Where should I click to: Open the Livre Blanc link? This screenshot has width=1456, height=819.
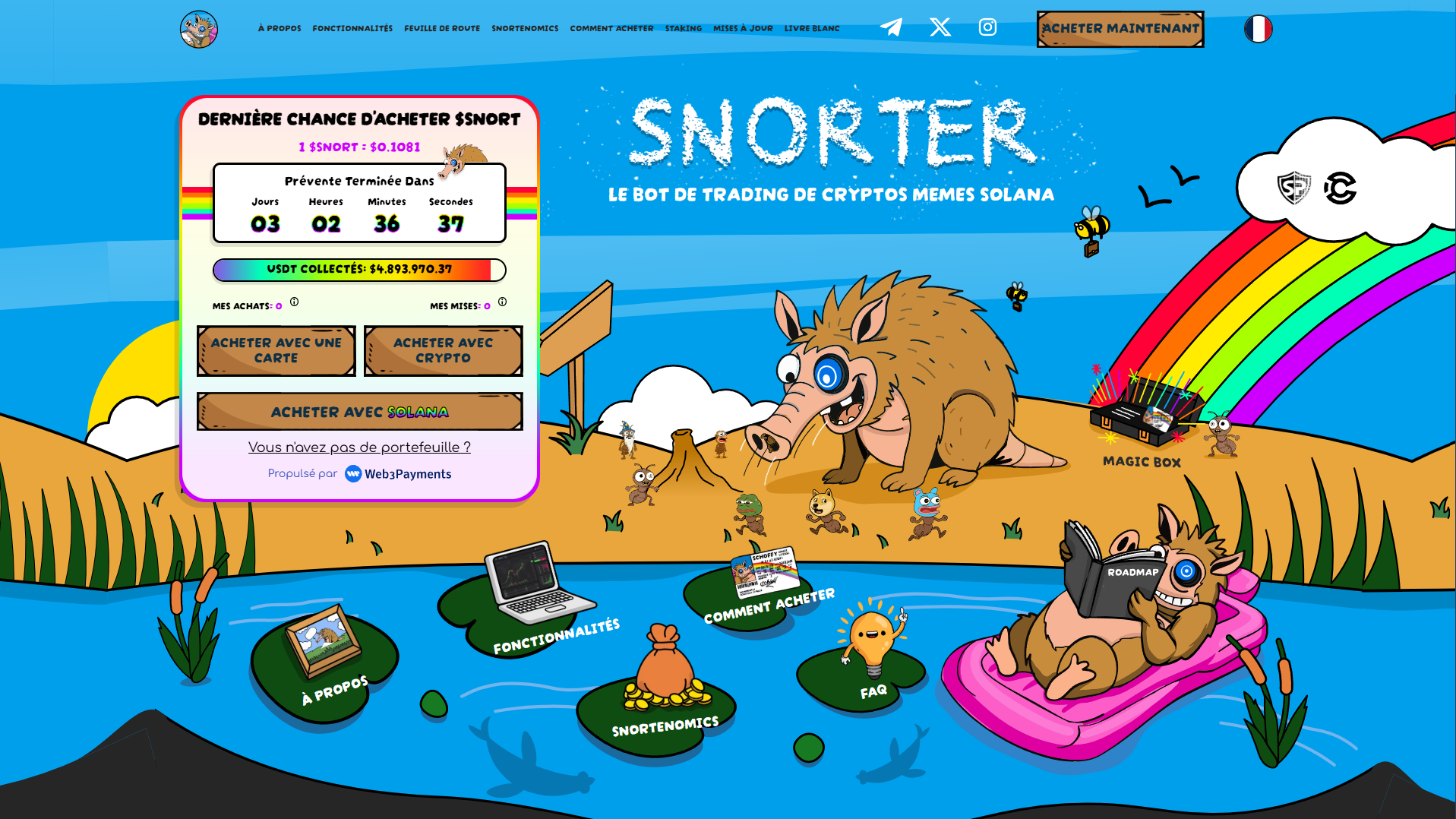tap(812, 29)
